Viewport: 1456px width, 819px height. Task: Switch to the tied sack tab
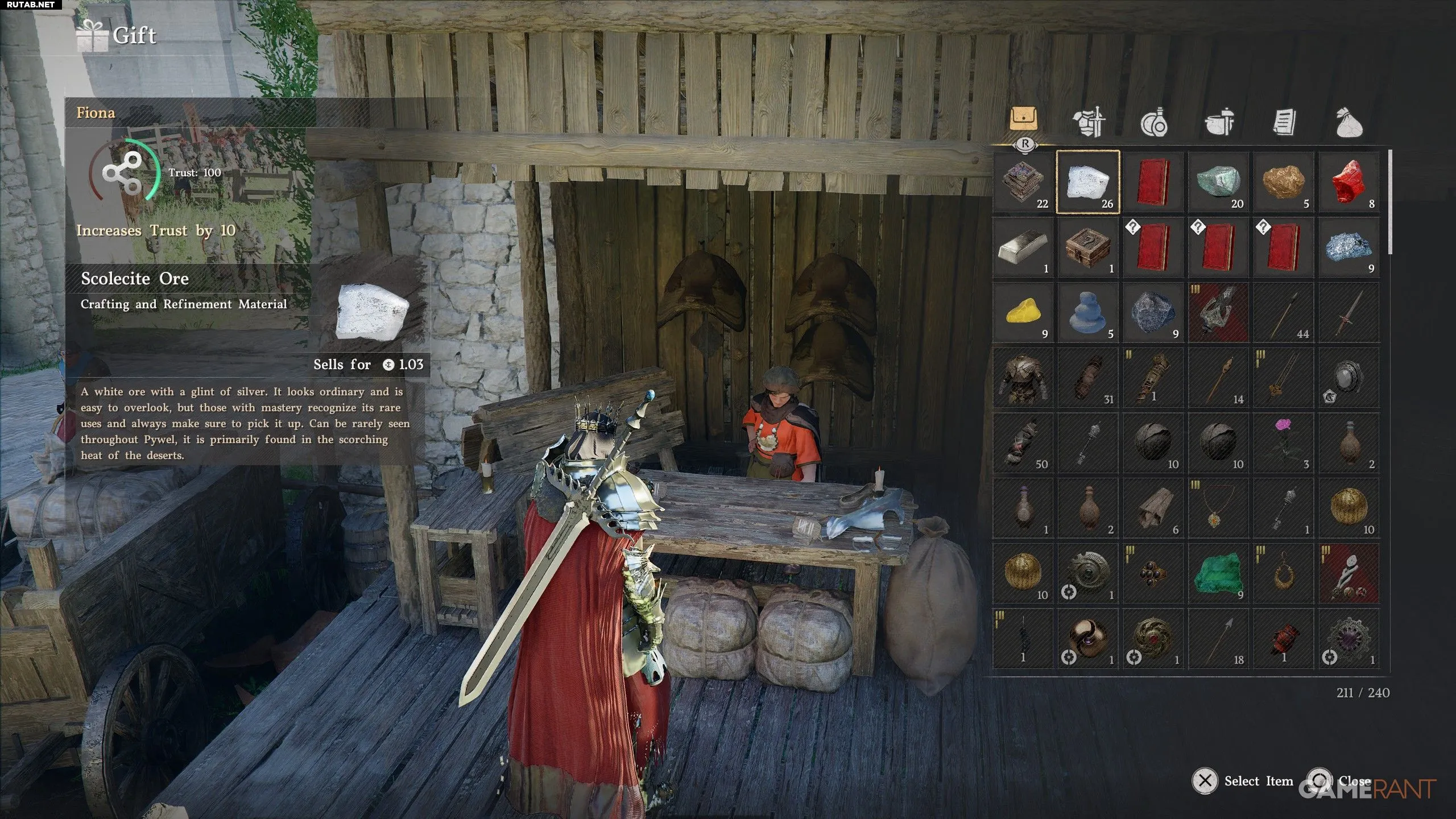[1349, 122]
